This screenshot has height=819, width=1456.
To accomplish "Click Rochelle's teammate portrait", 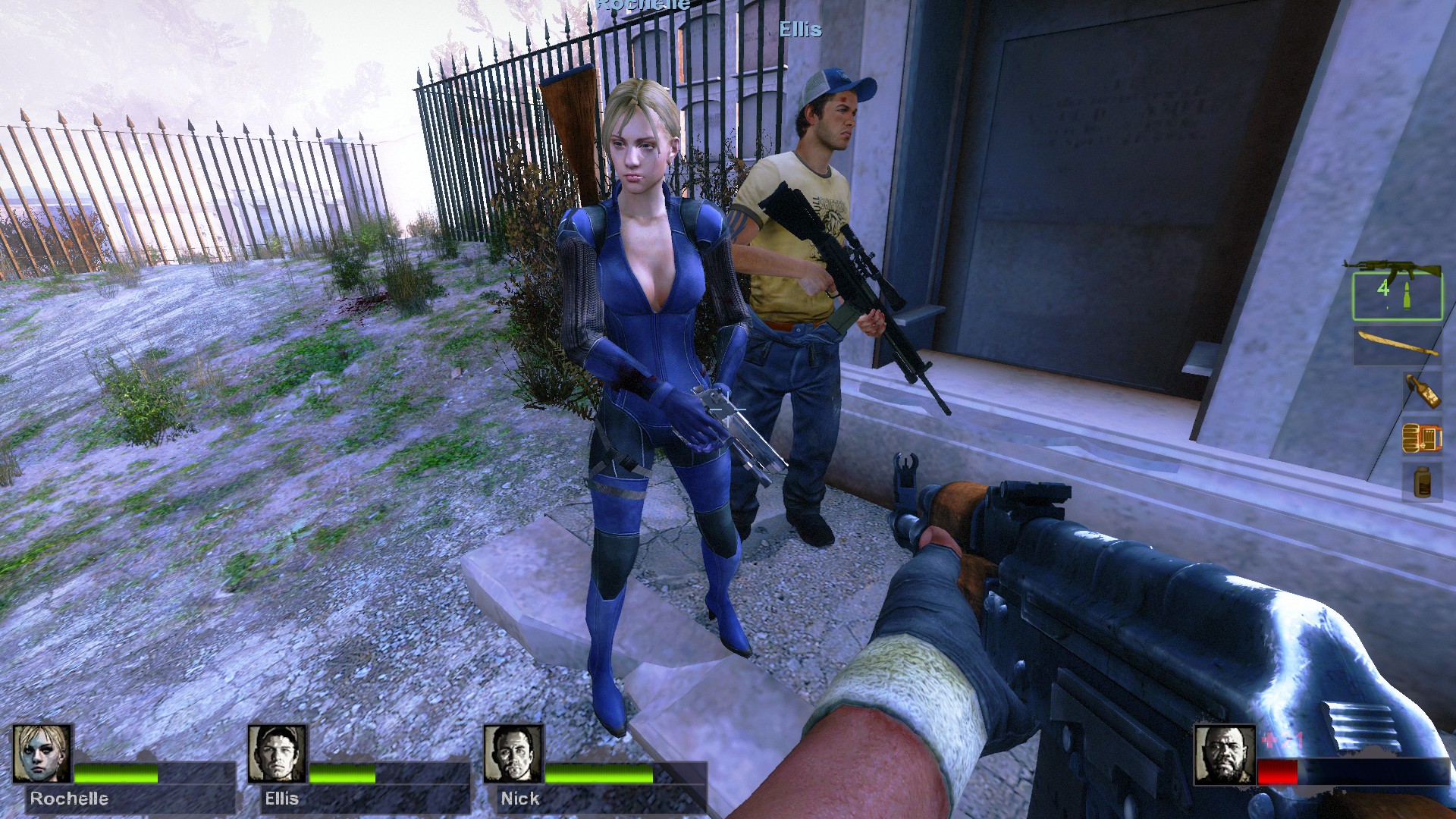I will pyautogui.click(x=42, y=754).
